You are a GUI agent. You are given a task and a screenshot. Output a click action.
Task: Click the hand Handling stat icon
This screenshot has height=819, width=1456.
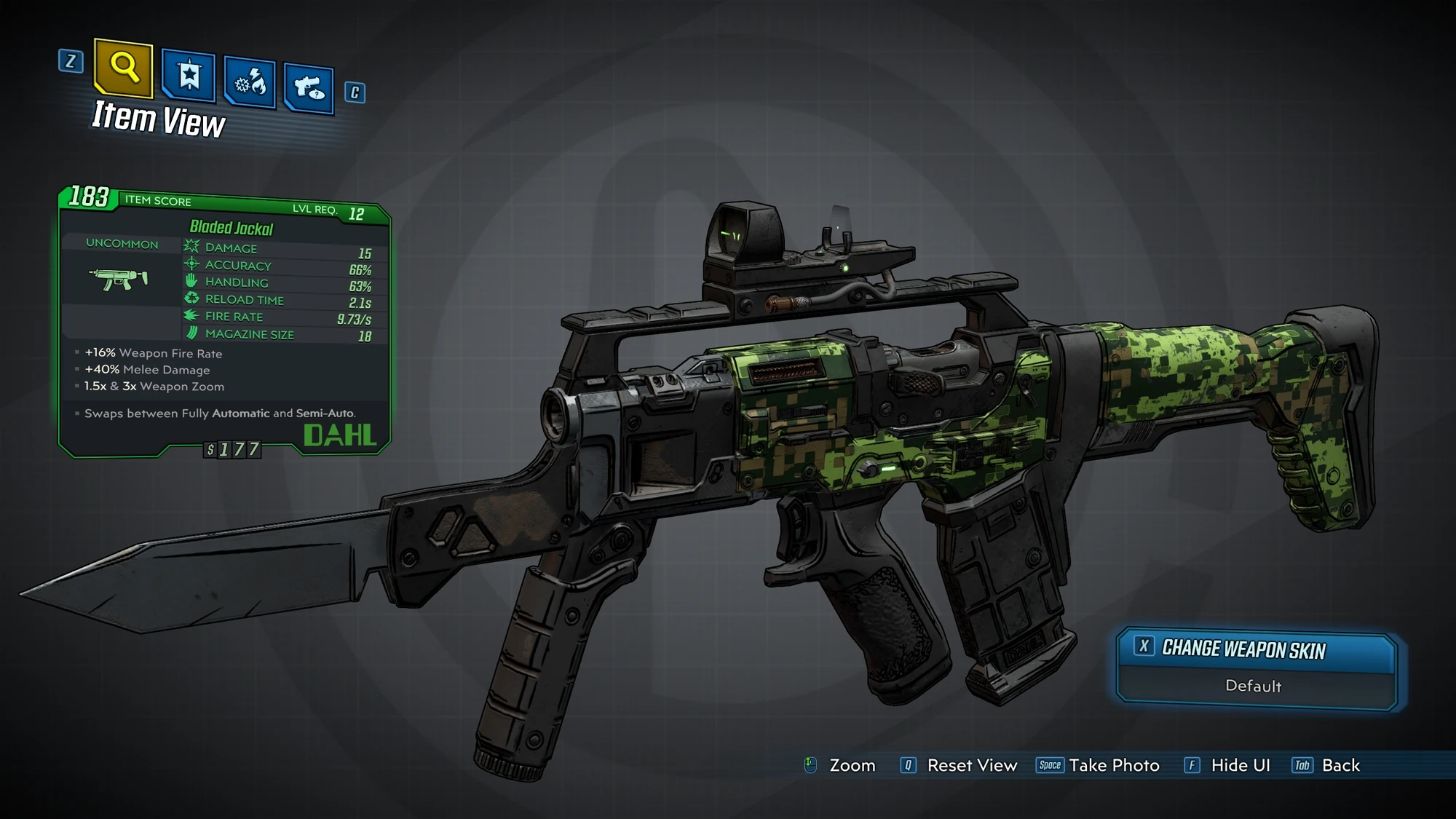[191, 282]
